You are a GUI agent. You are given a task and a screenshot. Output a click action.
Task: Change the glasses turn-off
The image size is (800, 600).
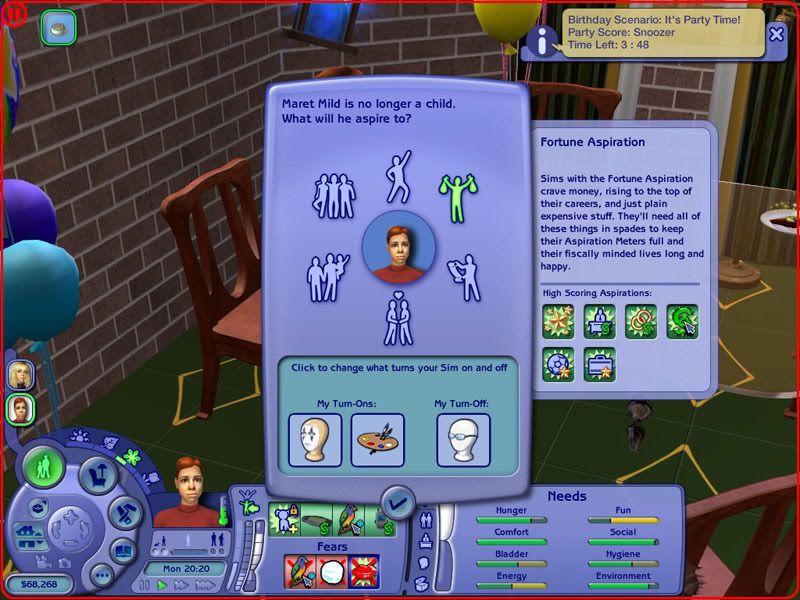click(463, 440)
